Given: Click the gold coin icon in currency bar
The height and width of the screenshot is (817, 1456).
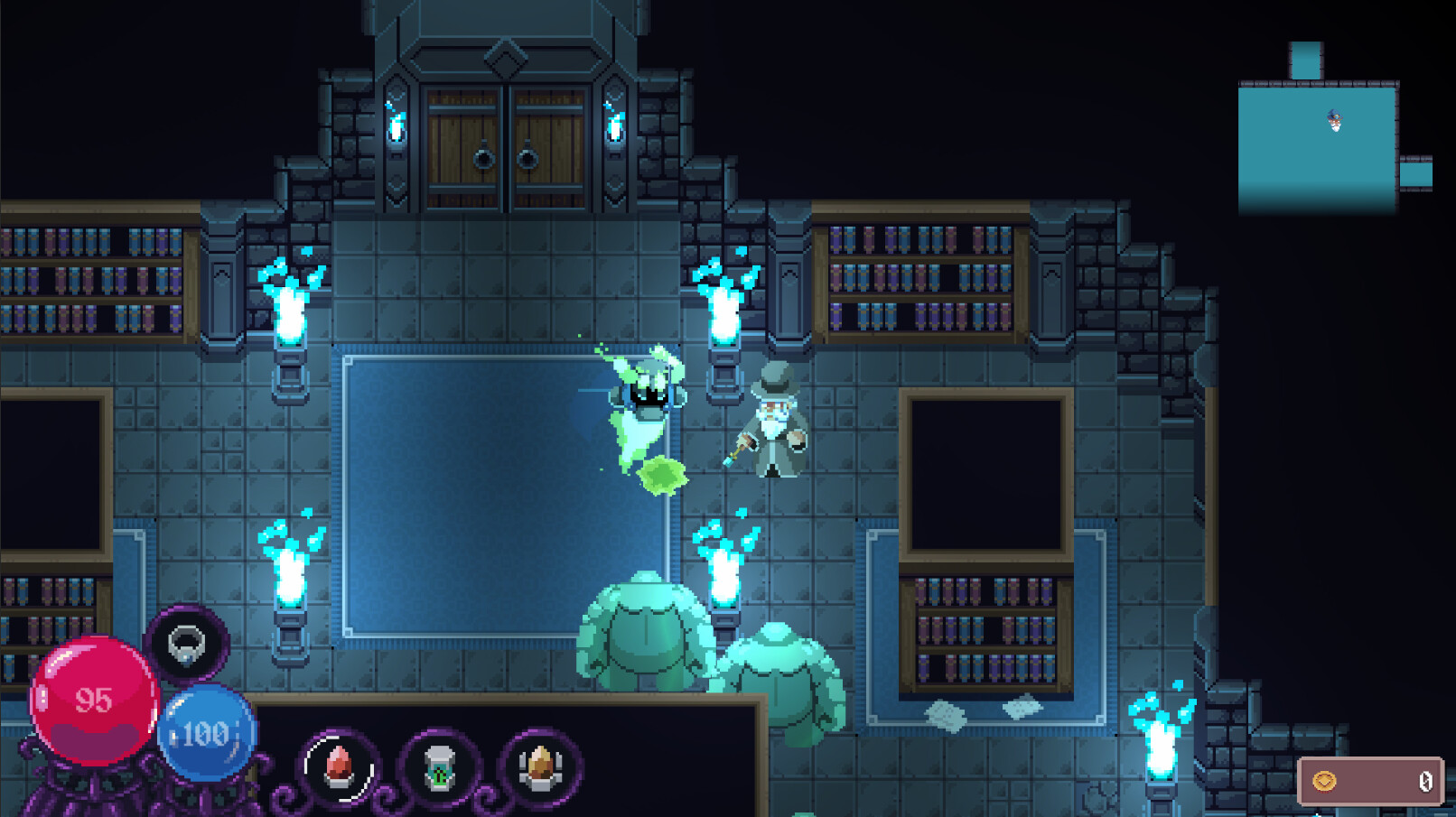Looking at the screenshot, I should pos(1326,778).
